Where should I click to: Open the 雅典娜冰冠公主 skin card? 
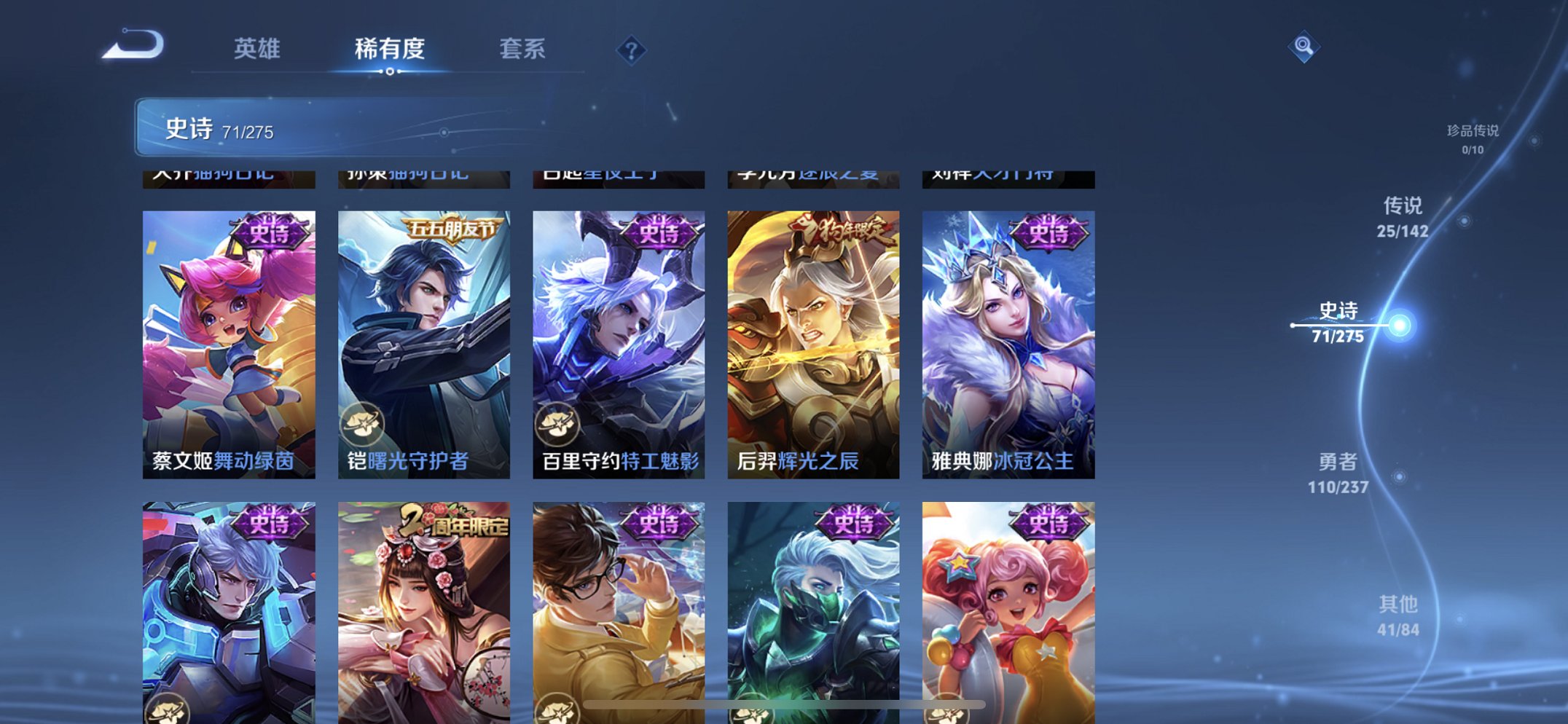pos(1008,342)
